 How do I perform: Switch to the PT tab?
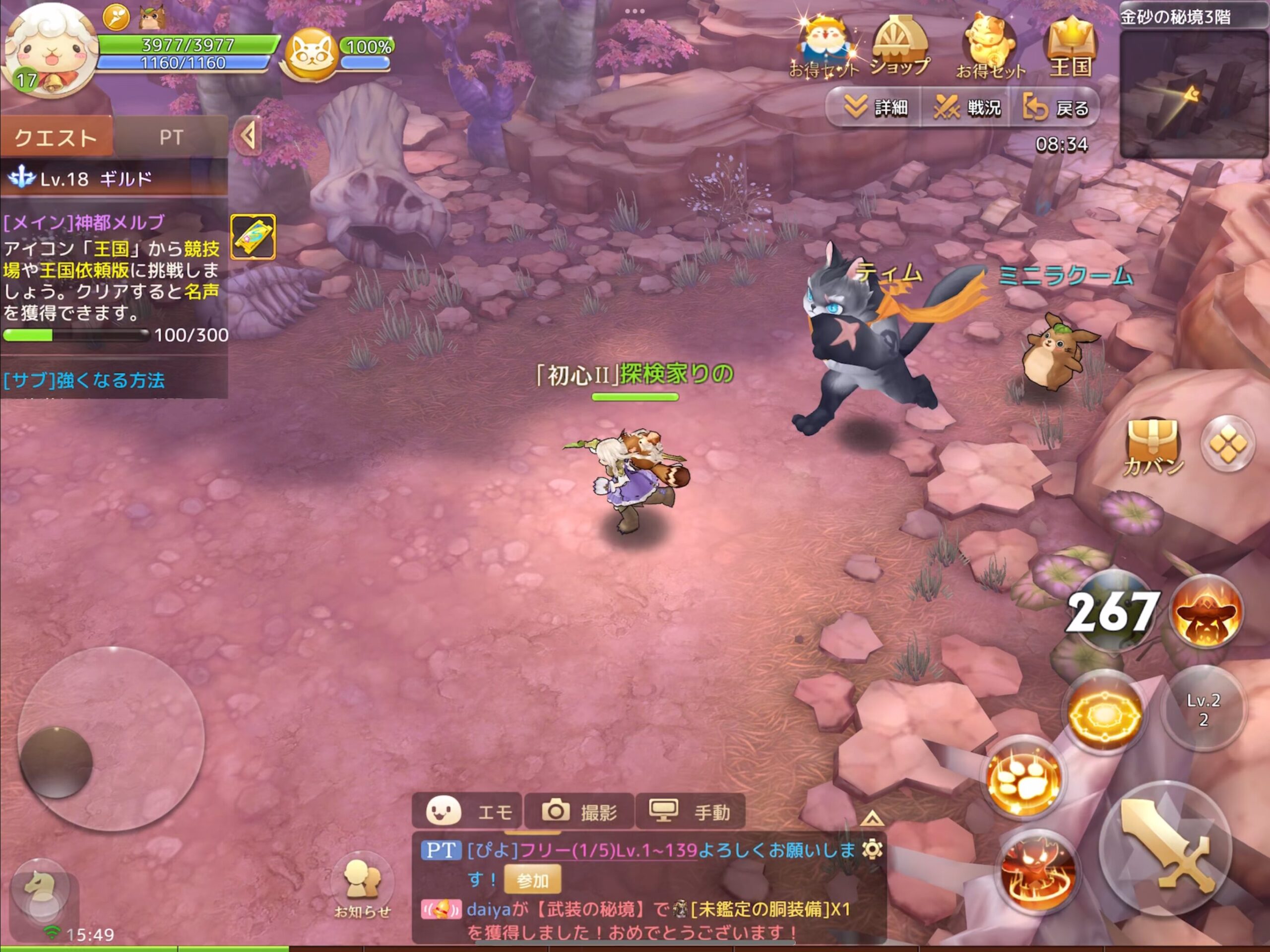[x=171, y=137]
